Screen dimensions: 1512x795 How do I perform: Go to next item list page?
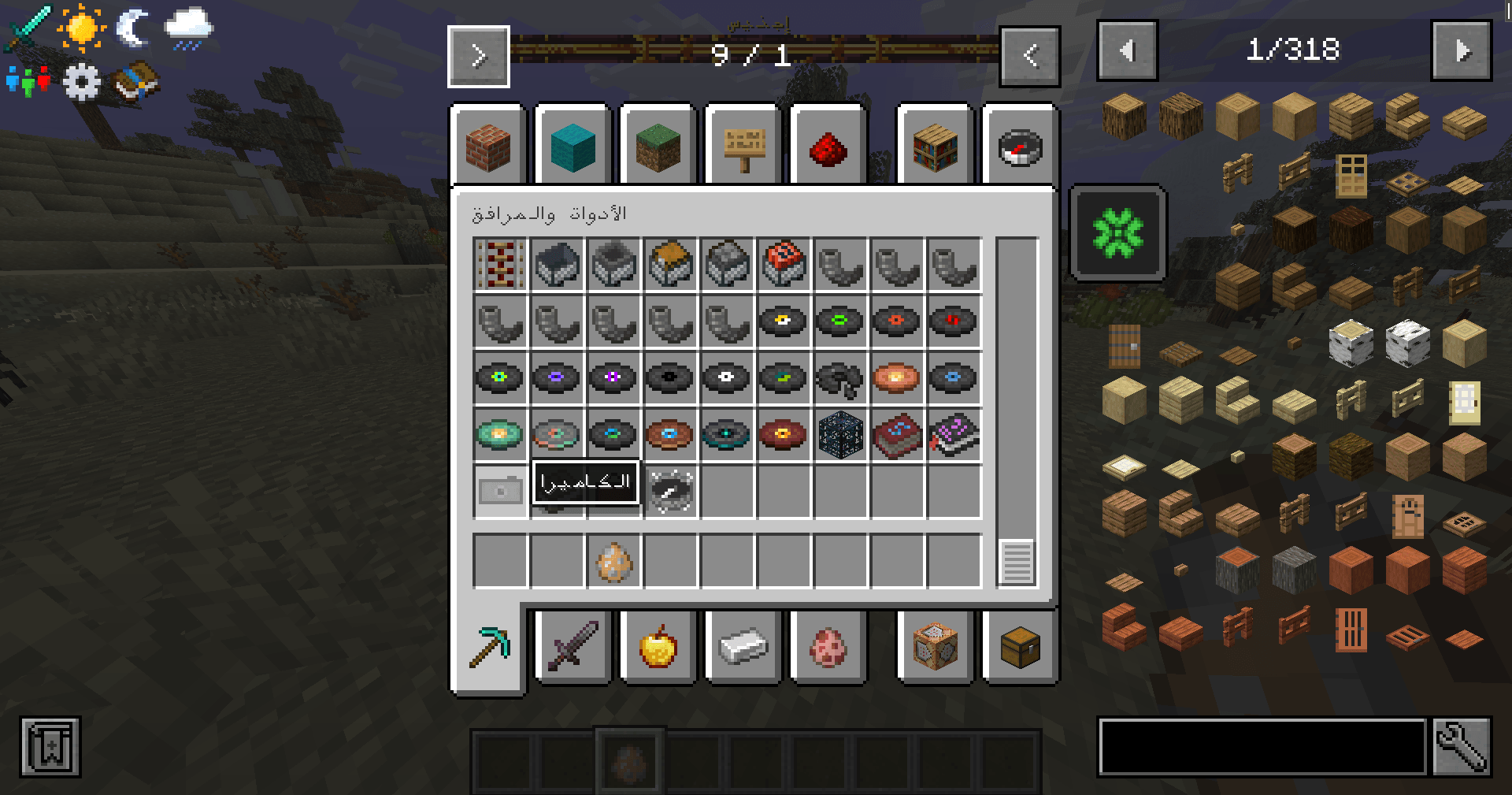pyautogui.click(x=1461, y=51)
